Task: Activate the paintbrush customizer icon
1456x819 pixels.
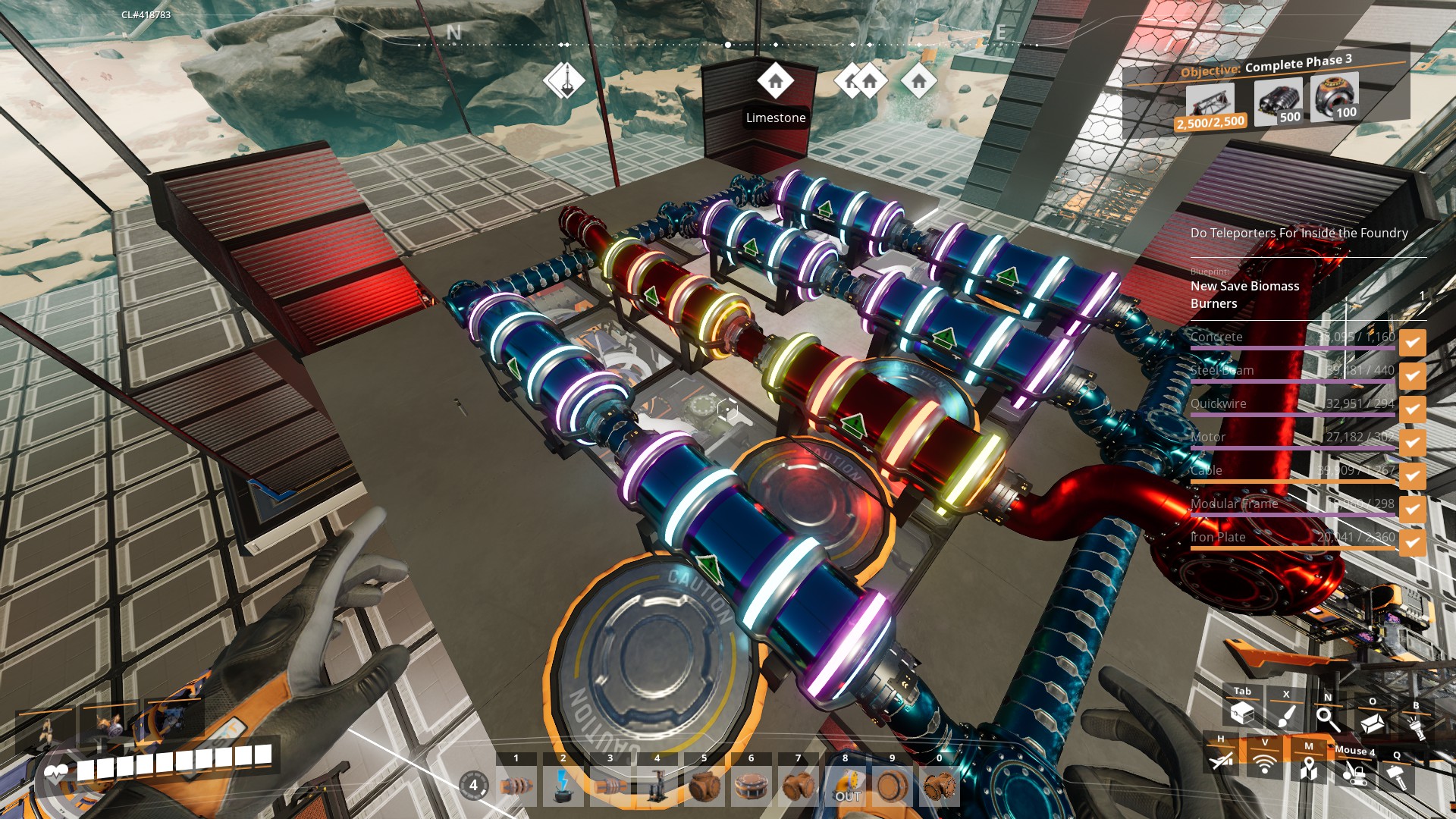Action: coord(1286,715)
